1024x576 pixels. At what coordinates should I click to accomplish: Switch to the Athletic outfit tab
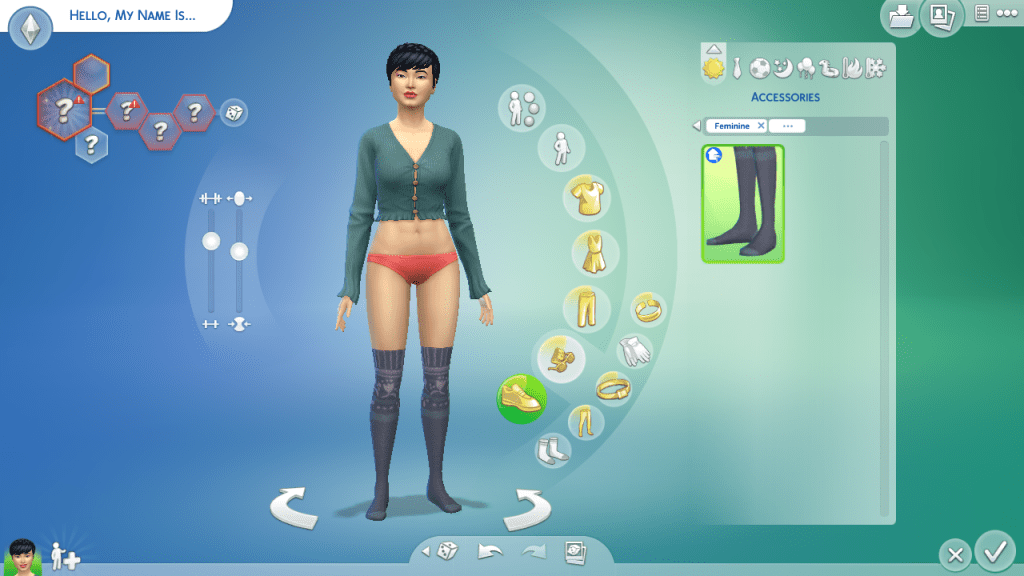tap(760, 68)
